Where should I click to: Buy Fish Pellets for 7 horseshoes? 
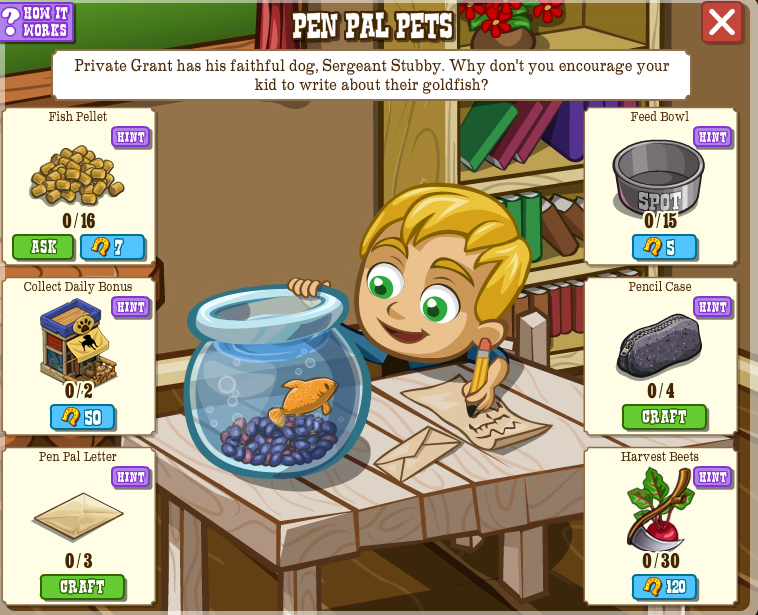[x=112, y=247]
